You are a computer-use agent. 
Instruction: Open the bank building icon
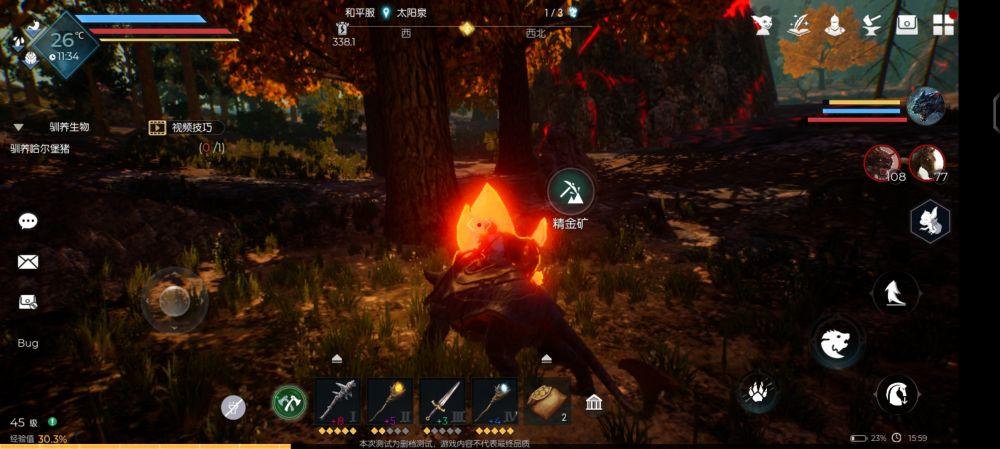(x=594, y=403)
